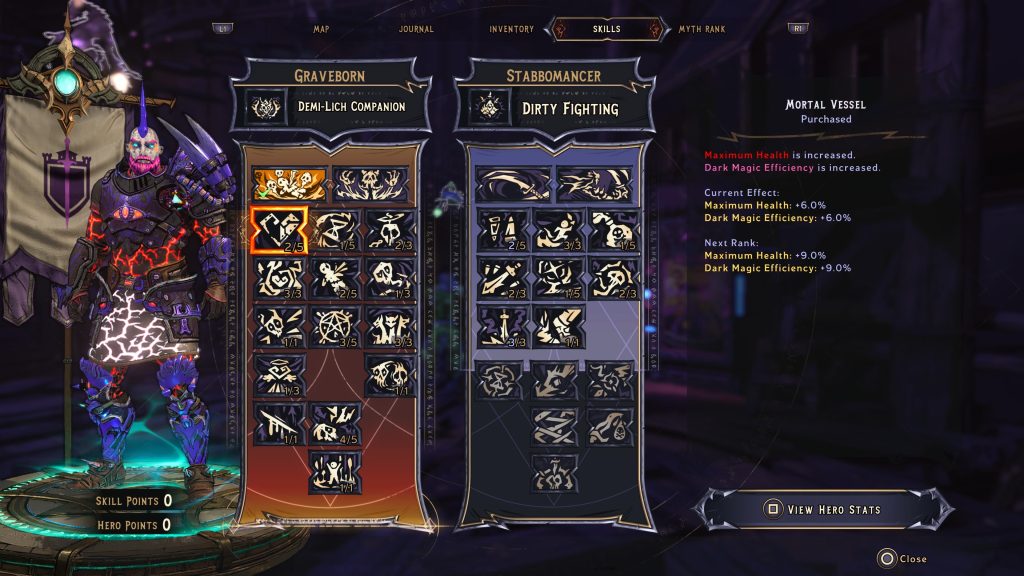This screenshot has height=576, width=1024.
Task: Select the Skills tab
Action: tap(607, 29)
